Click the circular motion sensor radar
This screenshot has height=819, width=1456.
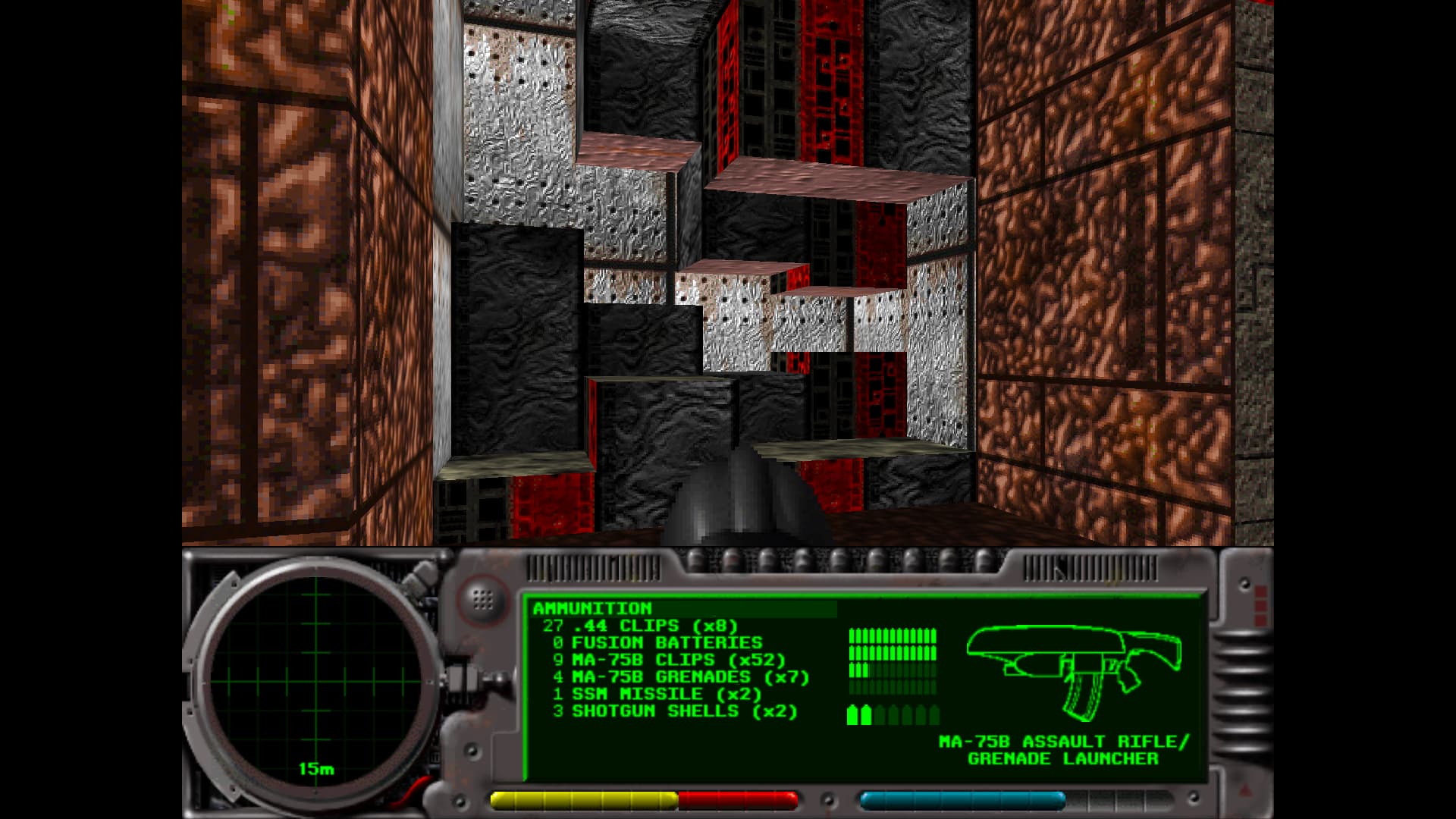(x=315, y=678)
